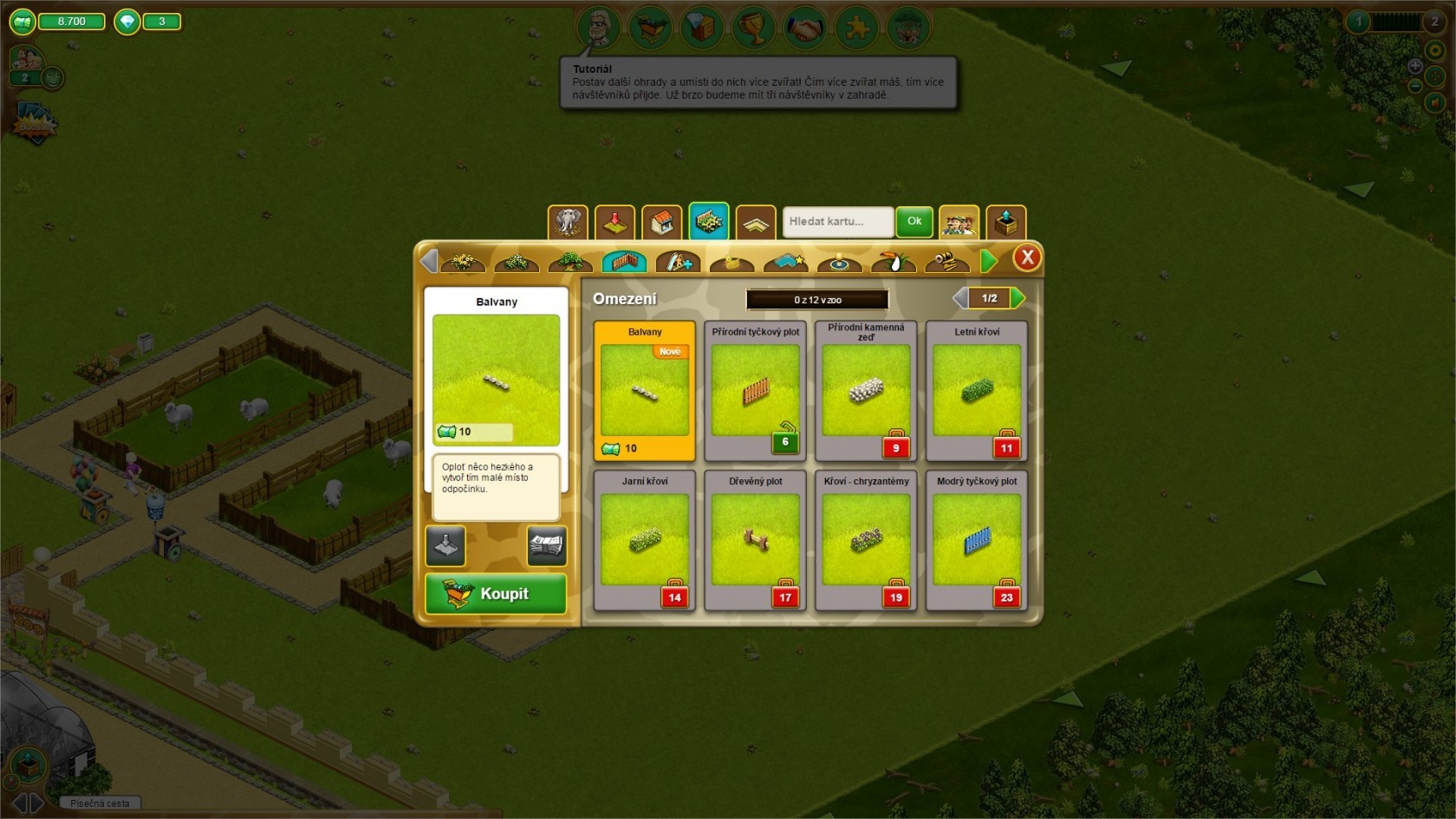The width and height of the screenshot is (1456, 819).
Task: Select the Přírodní kamenná zeď card
Action: (x=866, y=390)
